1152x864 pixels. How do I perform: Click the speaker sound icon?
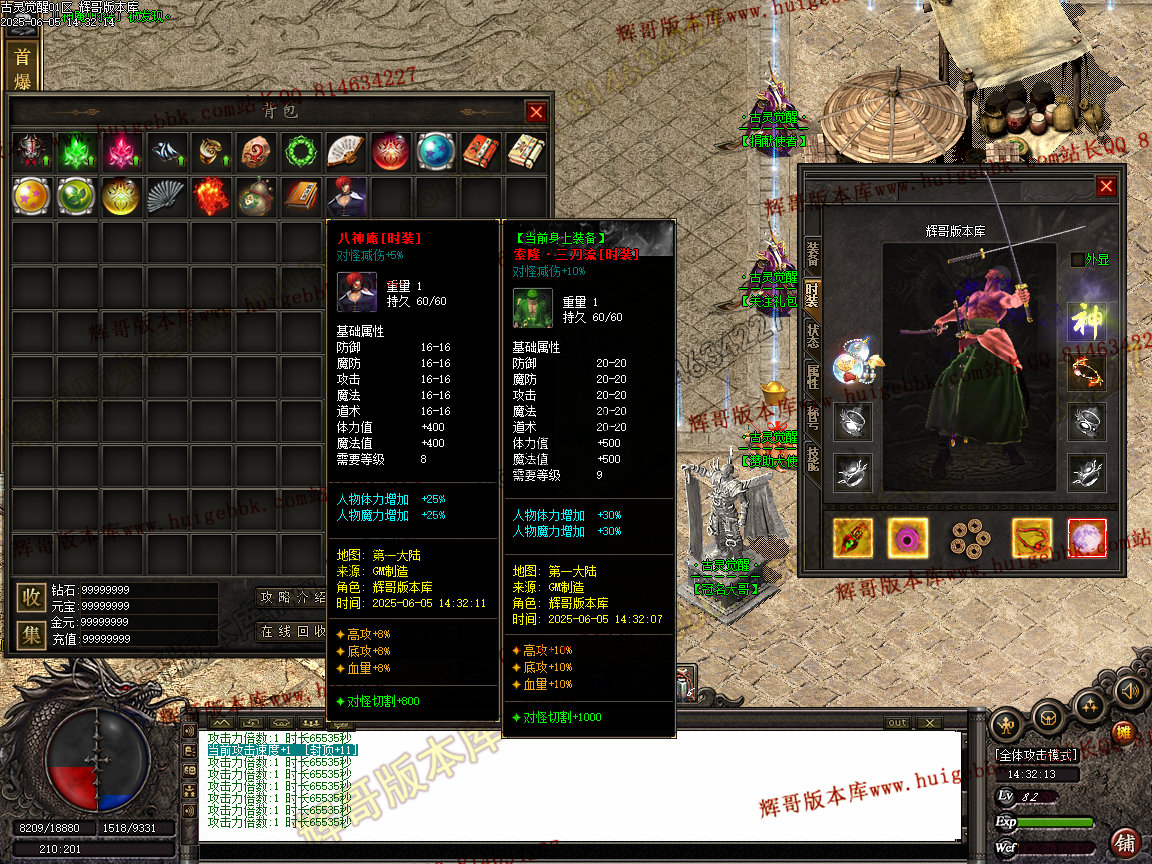pos(1130,690)
